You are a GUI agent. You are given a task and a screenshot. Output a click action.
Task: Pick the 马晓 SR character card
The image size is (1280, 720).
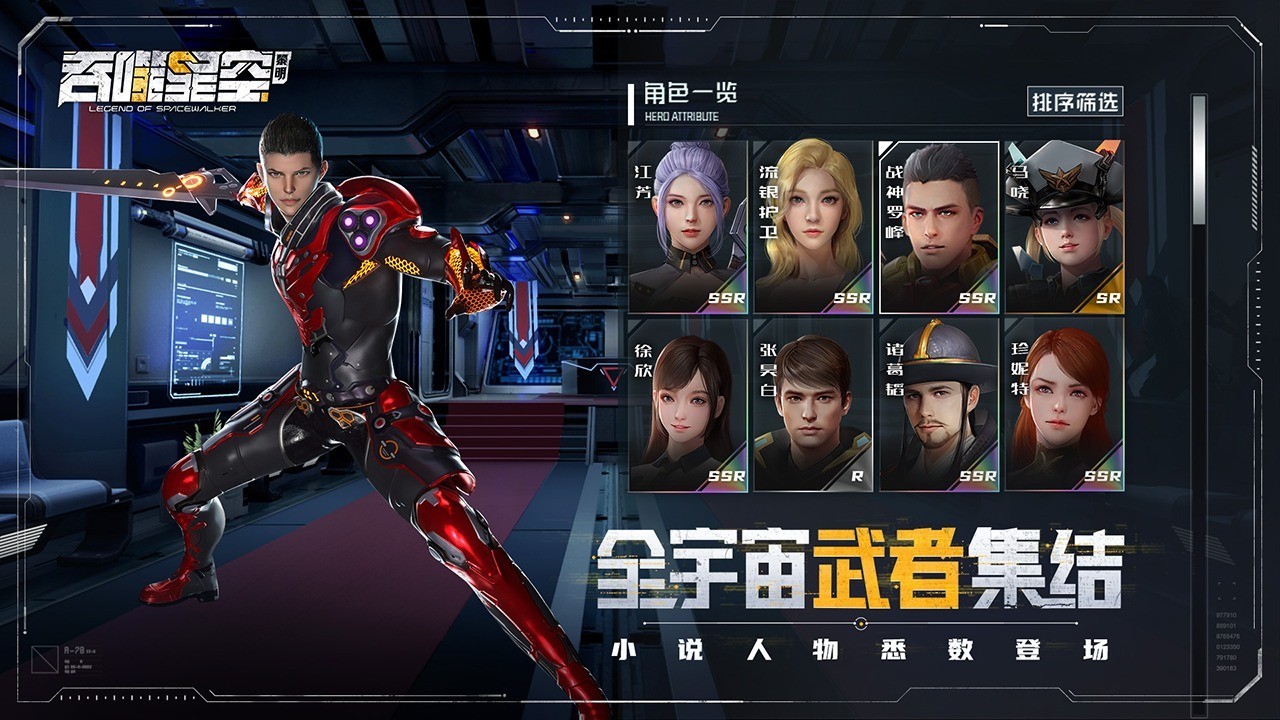1064,227
